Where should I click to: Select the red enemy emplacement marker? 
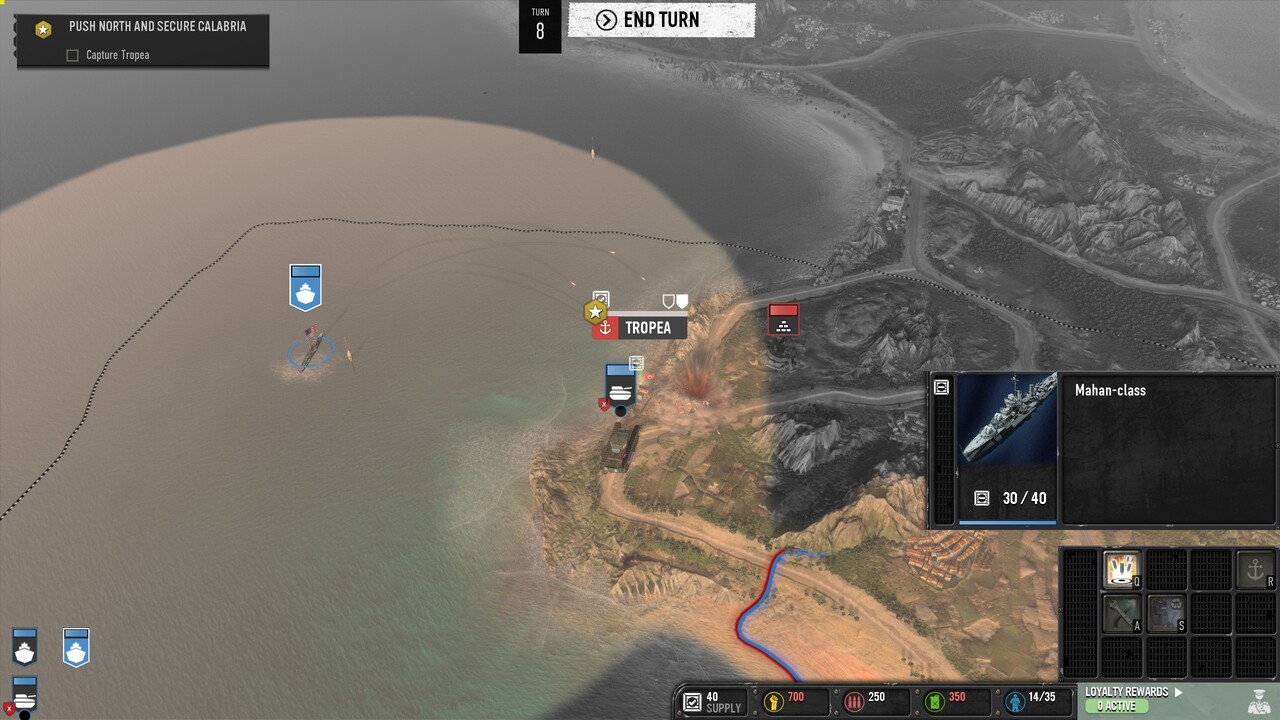coord(783,320)
